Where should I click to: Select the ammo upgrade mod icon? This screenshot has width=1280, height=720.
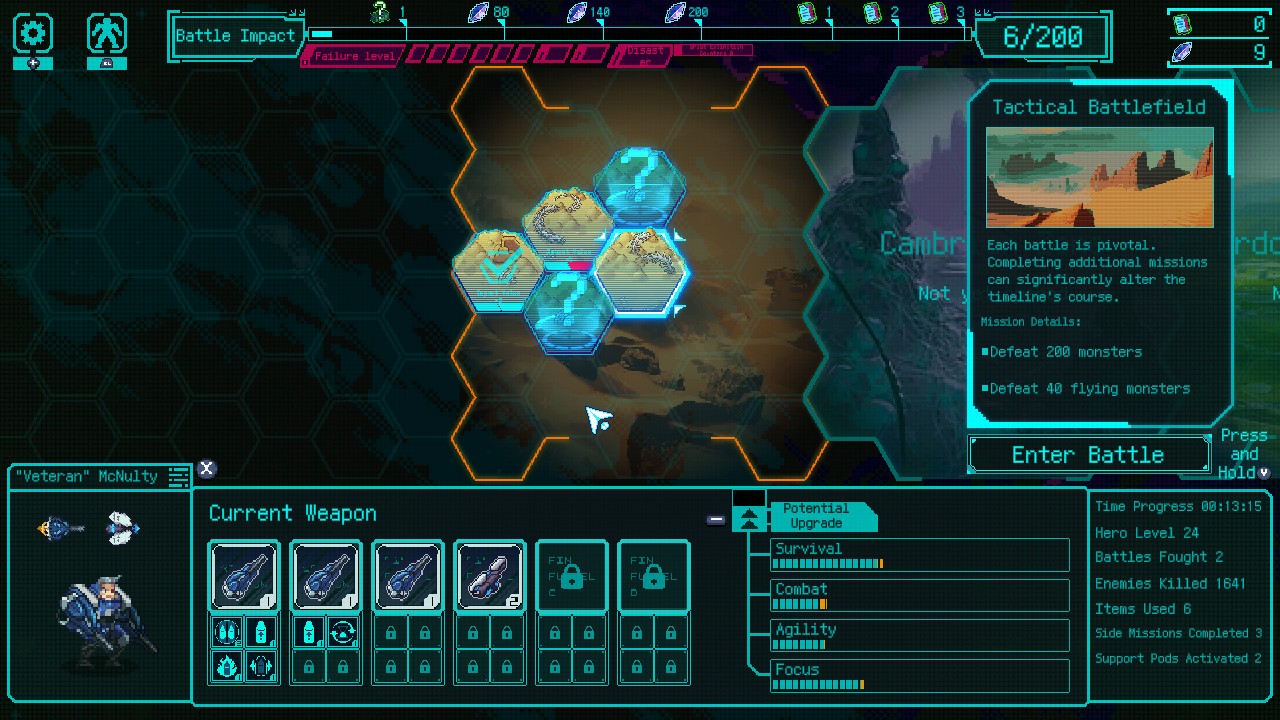(x=261, y=632)
